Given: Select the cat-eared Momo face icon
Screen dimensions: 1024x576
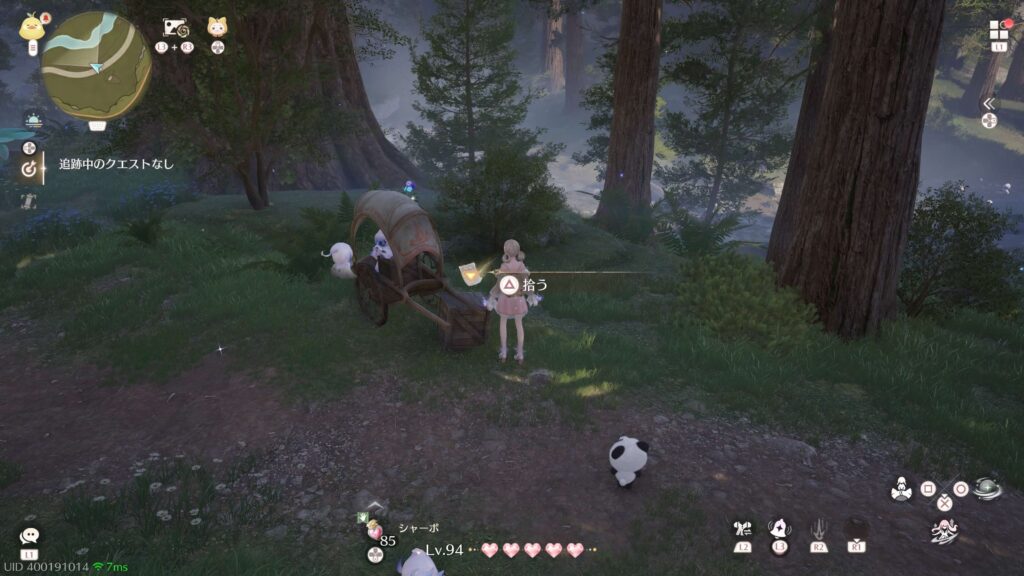Looking at the screenshot, I should pos(217,27).
